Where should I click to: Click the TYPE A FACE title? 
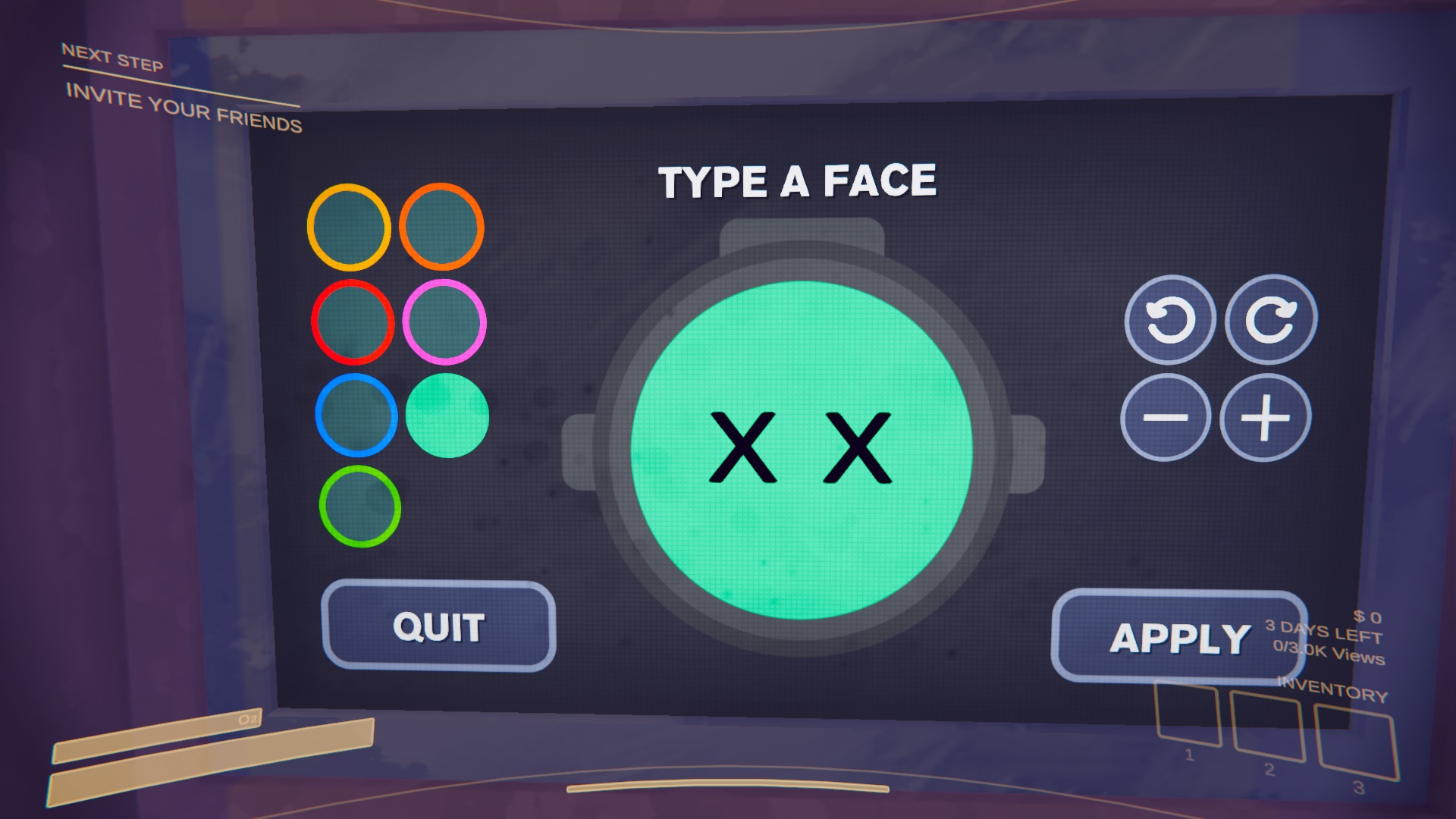point(800,180)
